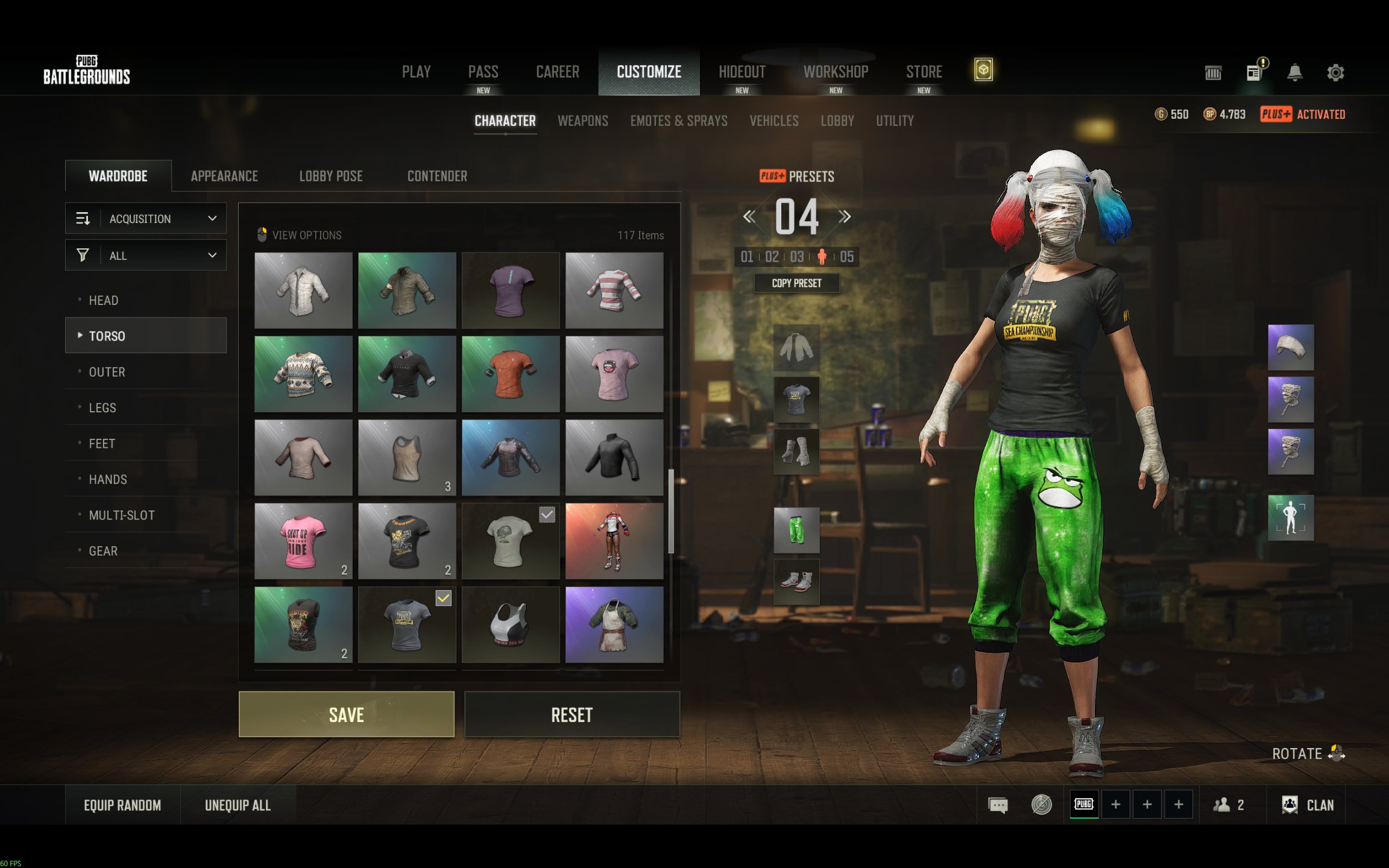Image resolution: width=1389 pixels, height=868 pixels.
Task: Select the Legs wardrobe category
Action: [102, 407]
